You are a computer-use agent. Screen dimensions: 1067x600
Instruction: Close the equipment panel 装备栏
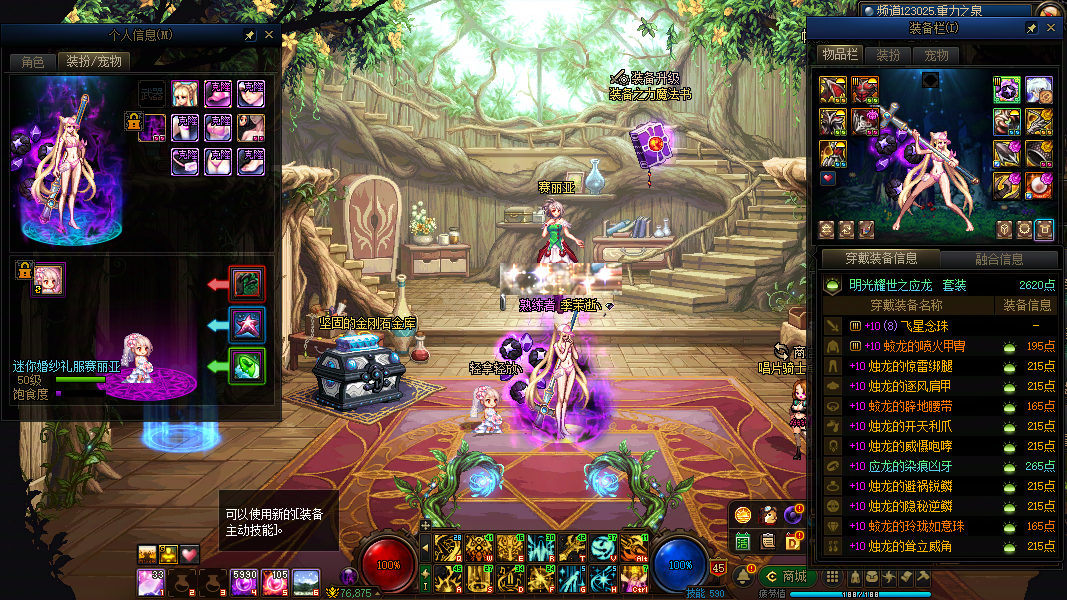(x=1051, y=28)
